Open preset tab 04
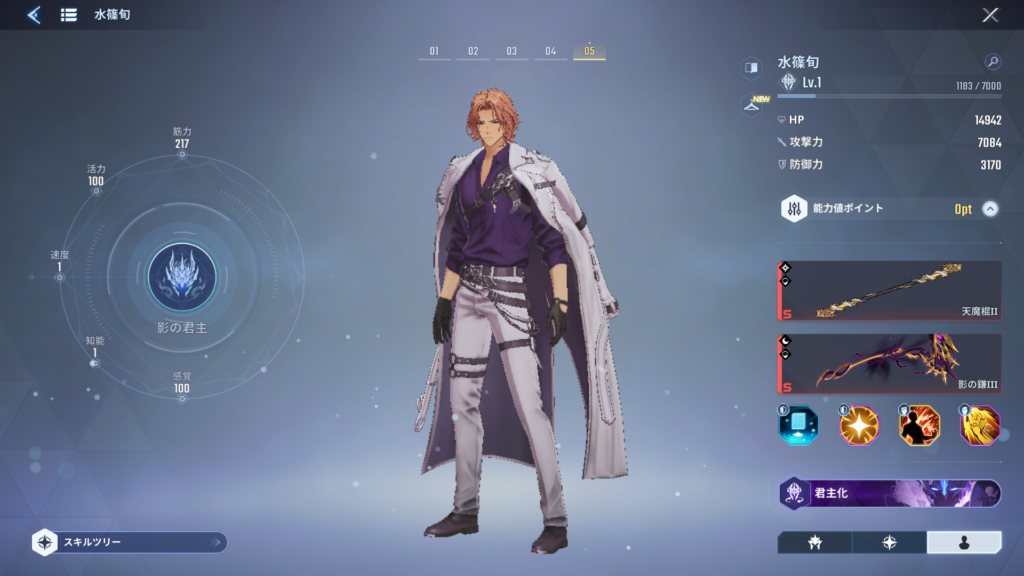 click(x=550, y=51)
